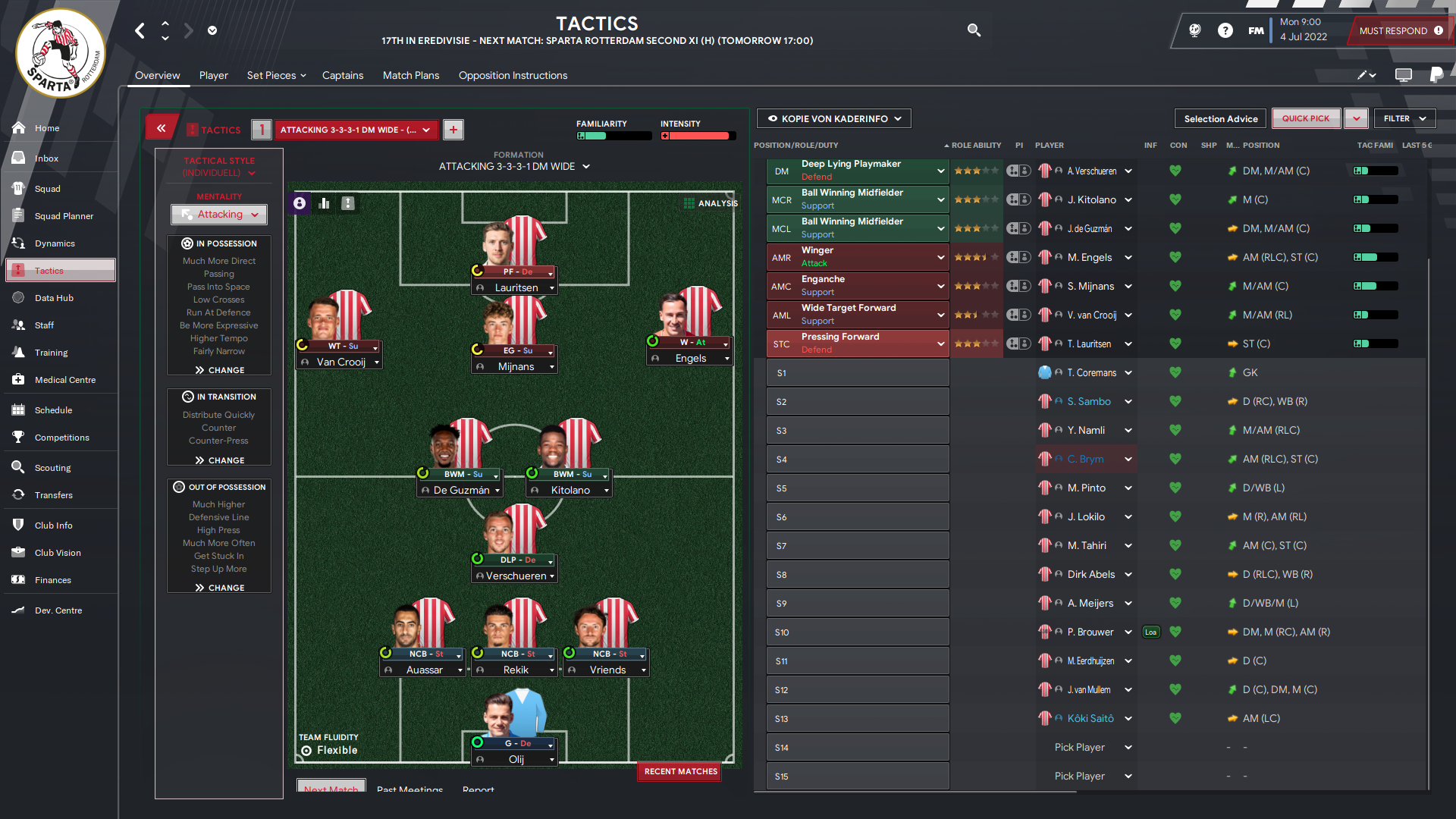Viewport: 1456px width, 819px height.
Task: Click the Quick Pick button
Action: (x=1306, y=118)
